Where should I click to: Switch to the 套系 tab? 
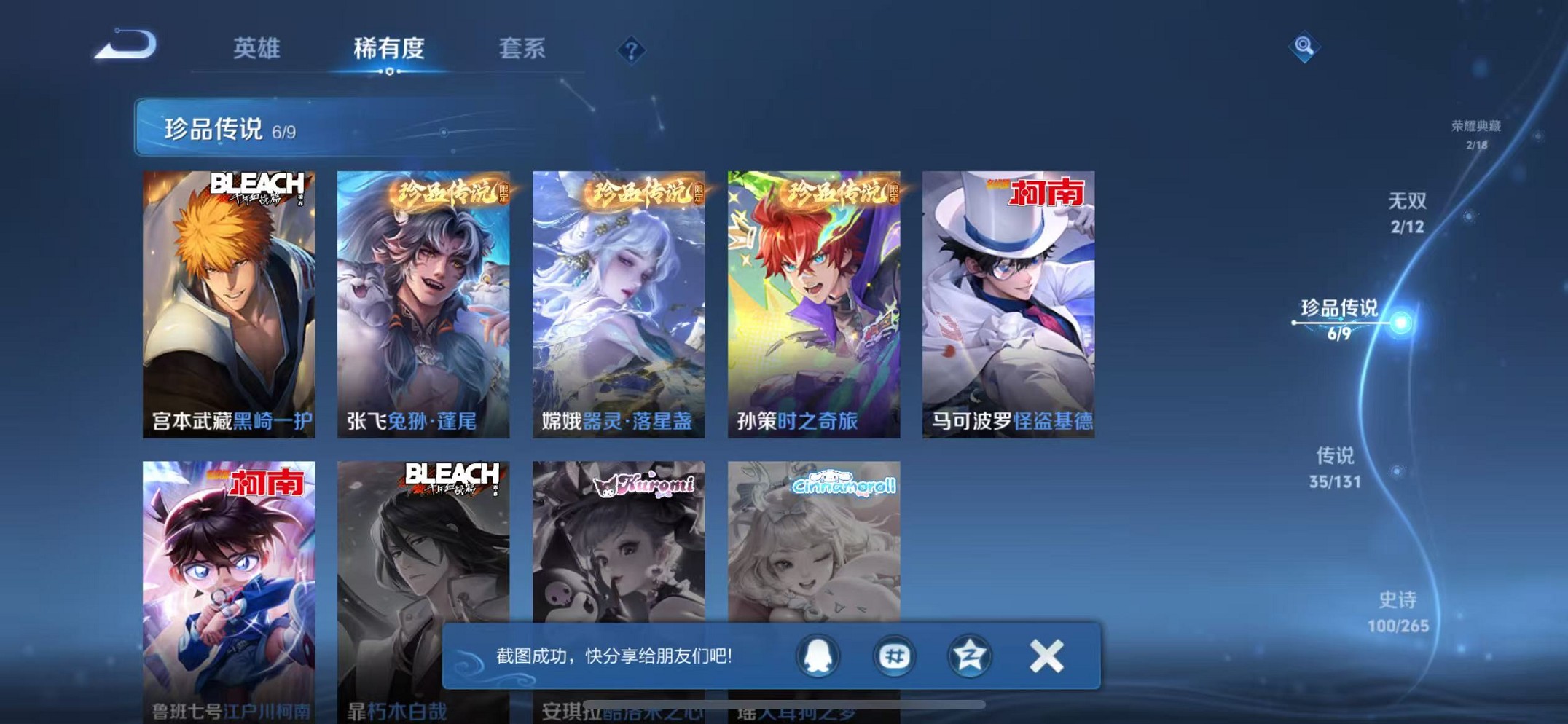[x=523, y=49]
